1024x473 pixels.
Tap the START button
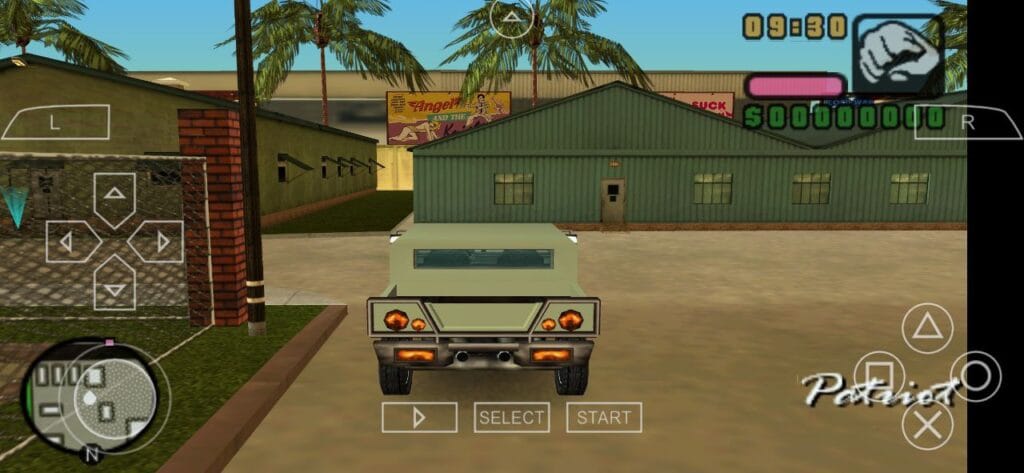click(604, 417)
